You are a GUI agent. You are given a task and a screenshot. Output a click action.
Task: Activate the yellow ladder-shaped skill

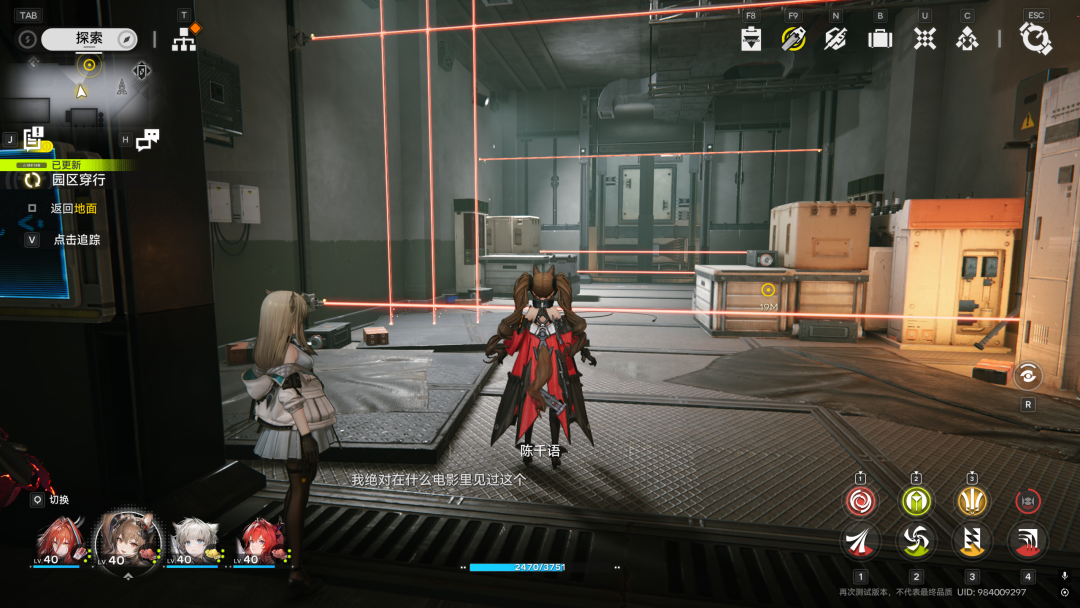972,541
